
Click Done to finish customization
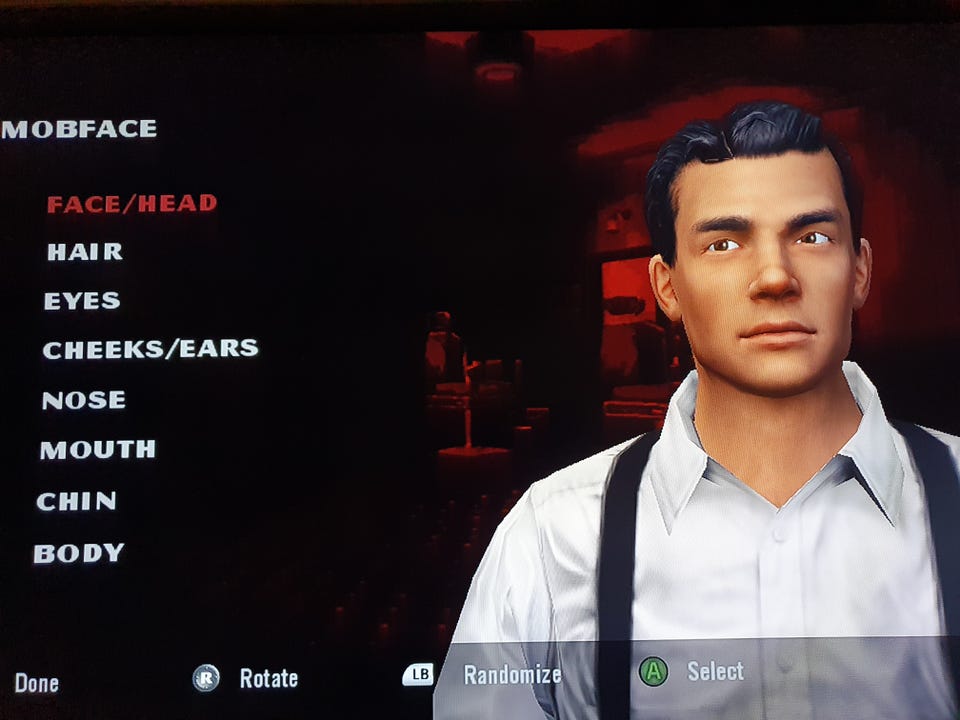pyautogui.click(x=37, y=684)
